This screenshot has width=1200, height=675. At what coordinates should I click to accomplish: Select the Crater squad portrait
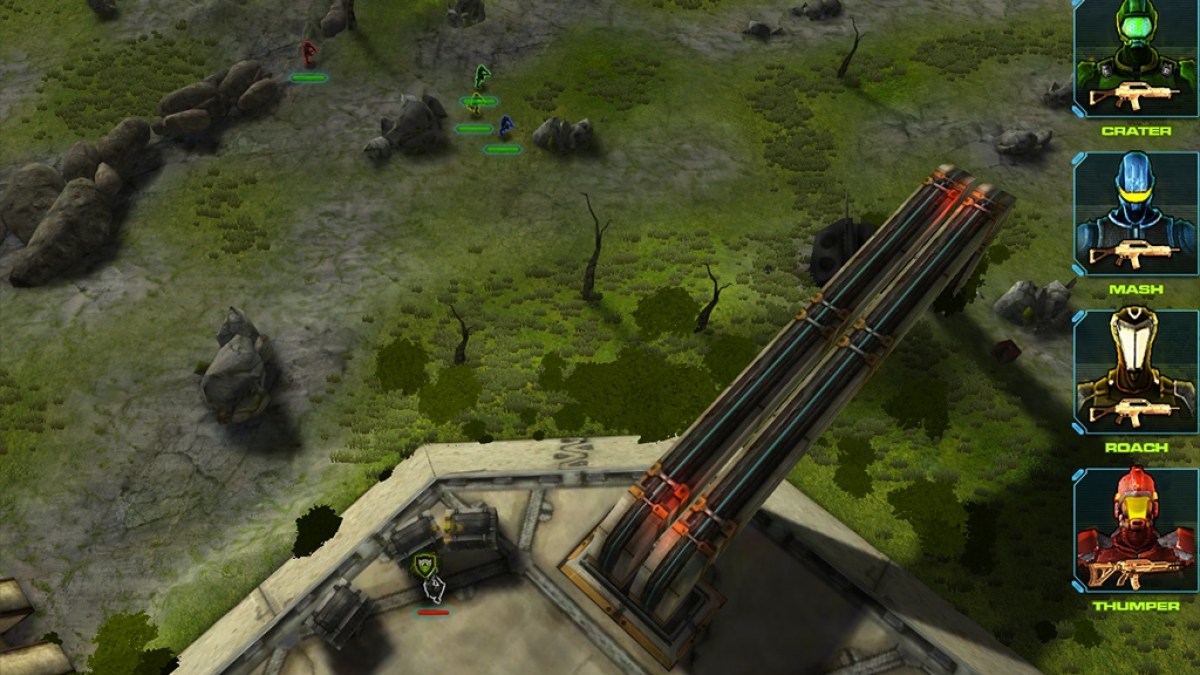(1135, 59)
